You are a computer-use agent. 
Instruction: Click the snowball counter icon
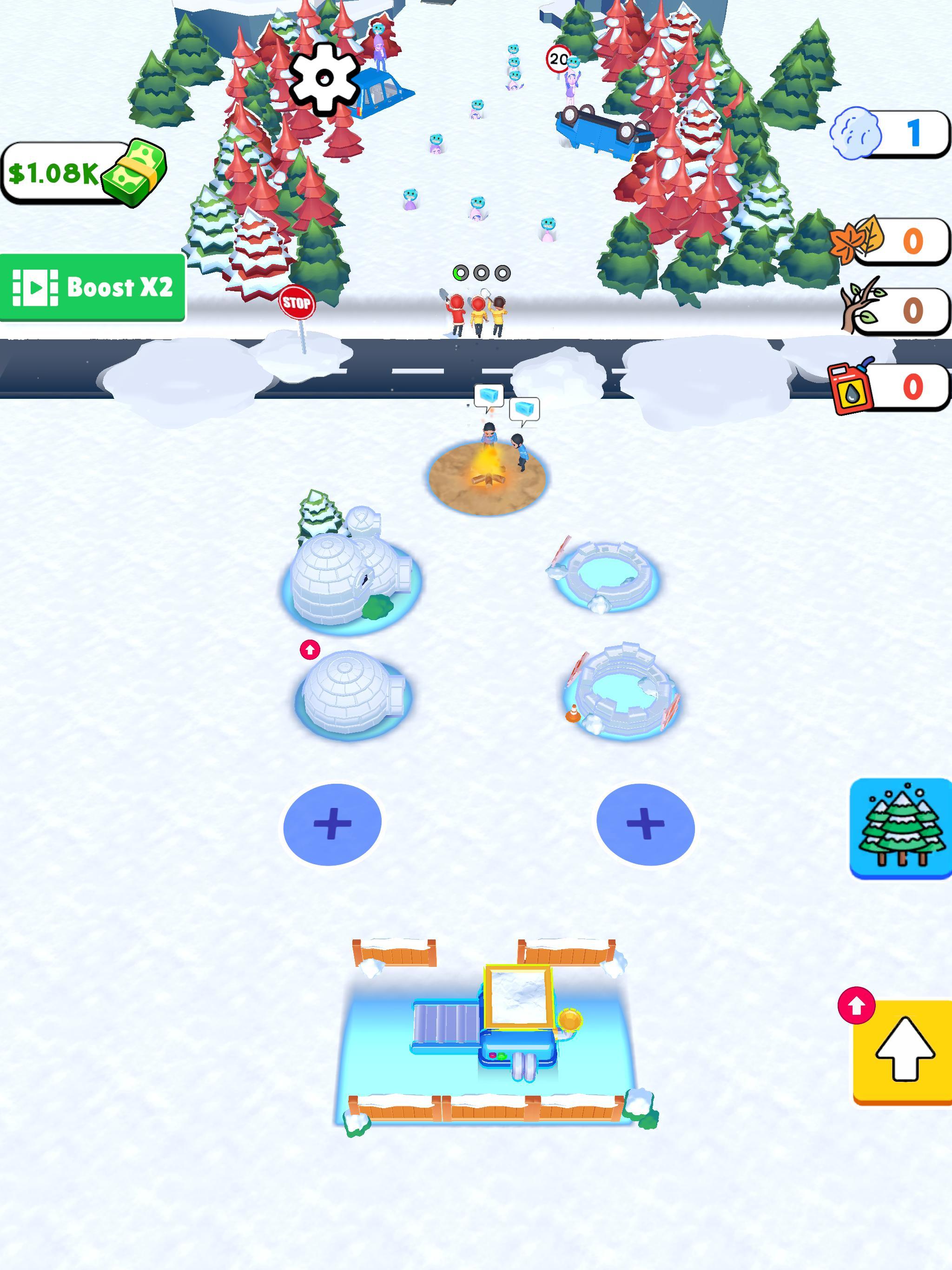tap(855, 133)
